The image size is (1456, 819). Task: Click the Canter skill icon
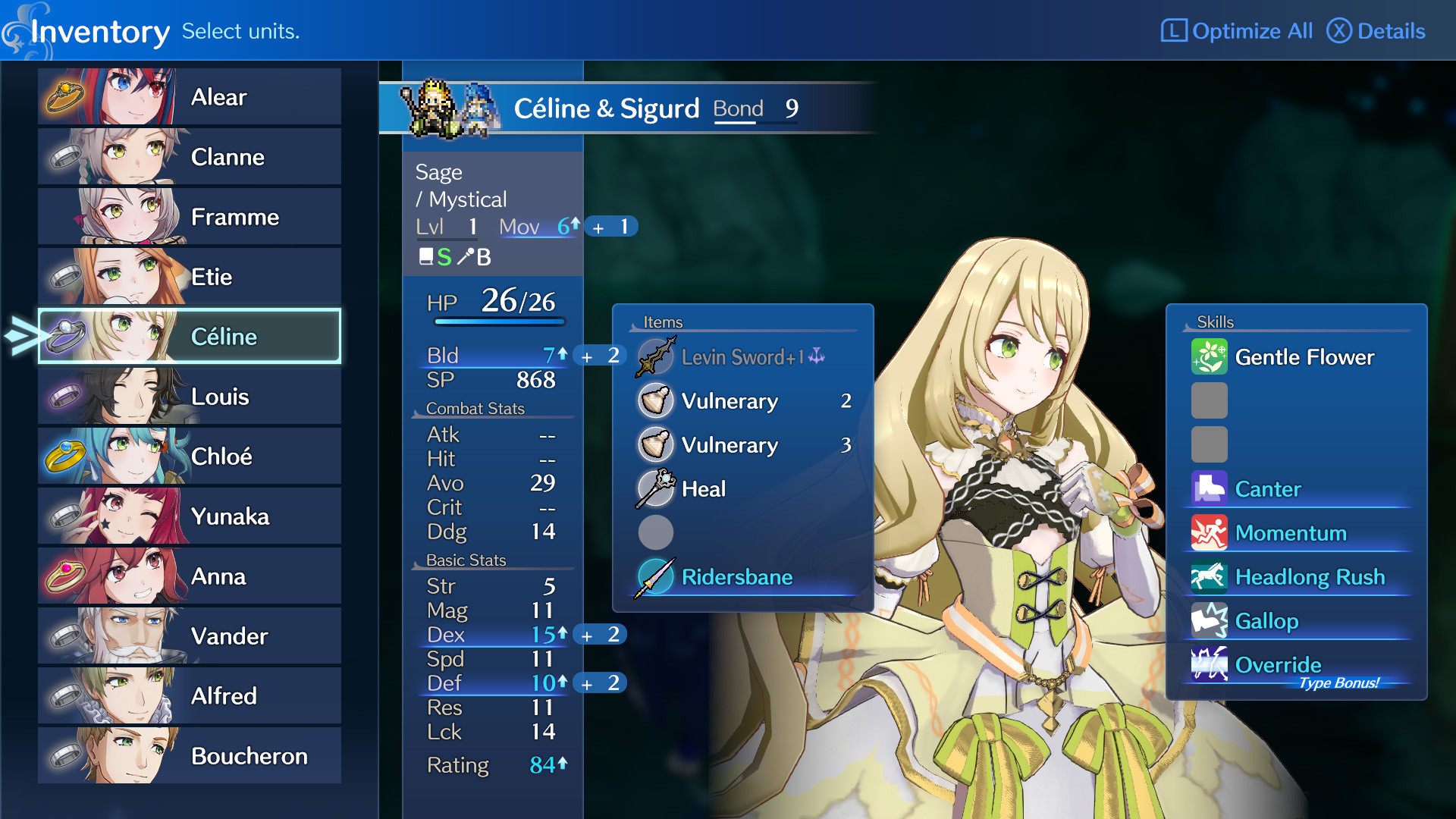(x=1209, y=489)
